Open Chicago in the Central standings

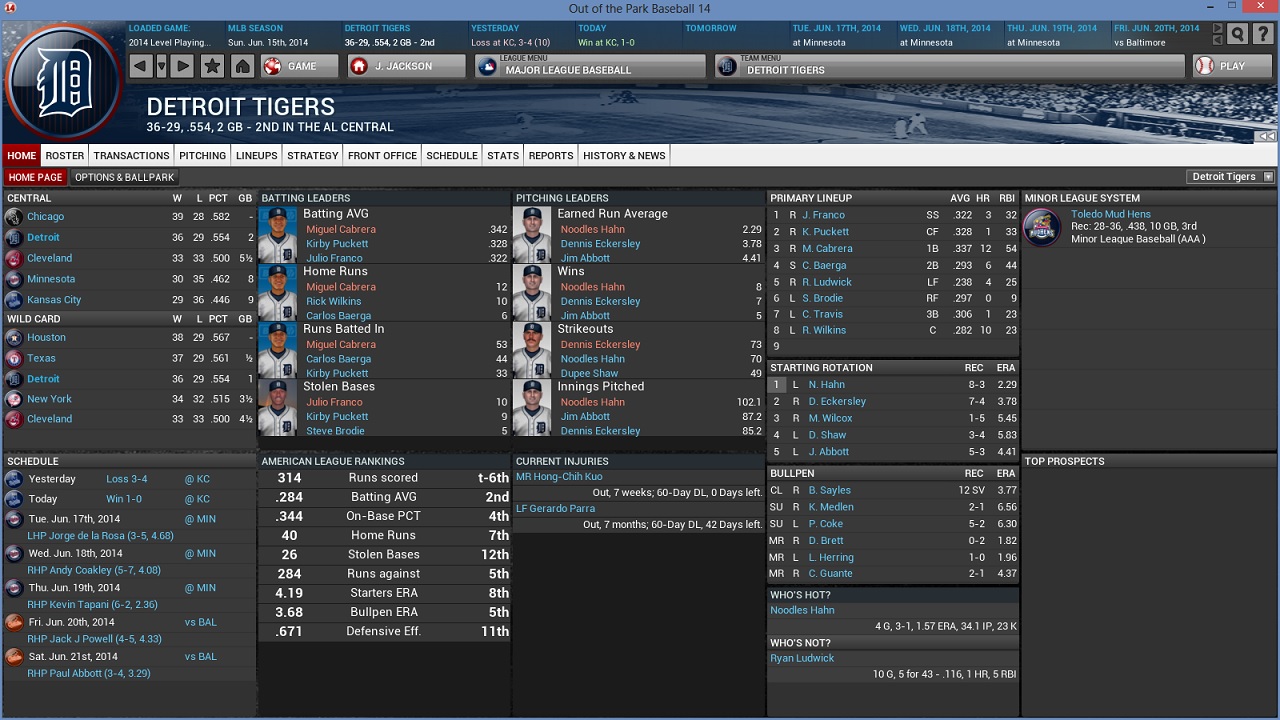(x=45, y=217)
